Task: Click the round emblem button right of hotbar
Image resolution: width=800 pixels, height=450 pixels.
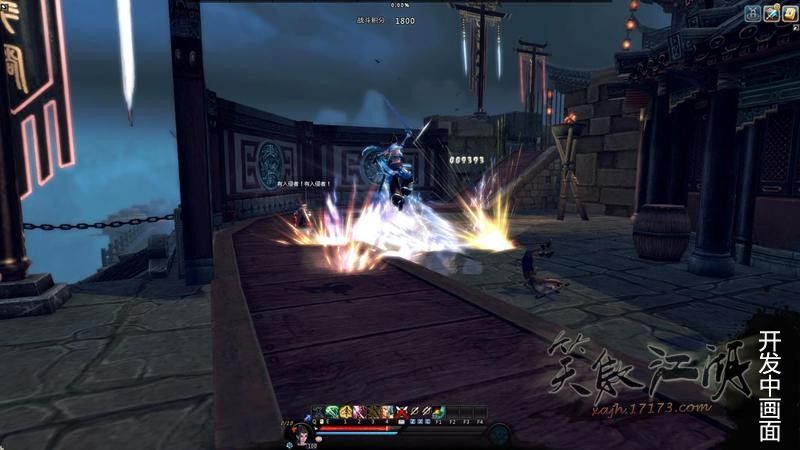Action: 499,433
